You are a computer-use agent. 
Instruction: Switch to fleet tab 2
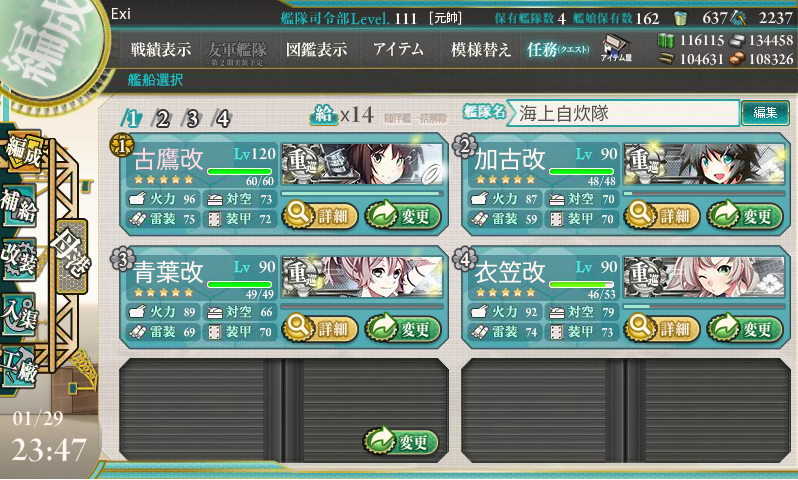162,118
